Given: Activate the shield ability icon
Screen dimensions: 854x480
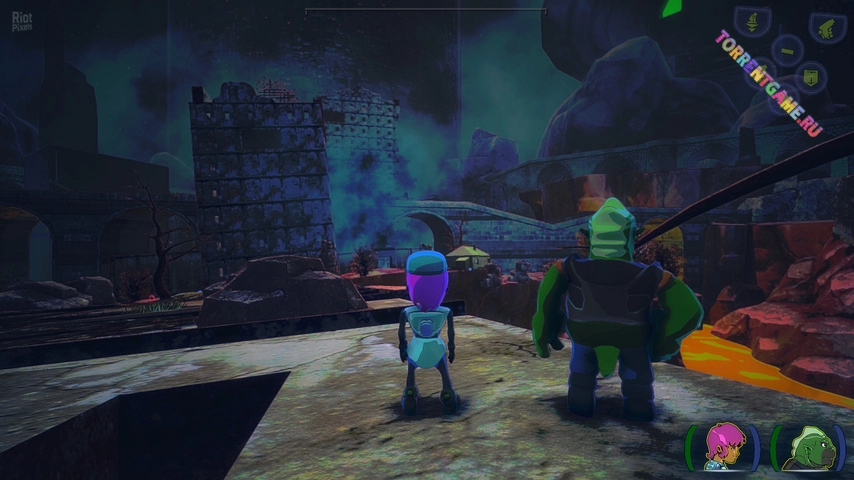Looking at the screenshot, I should [x=811, y=77].
